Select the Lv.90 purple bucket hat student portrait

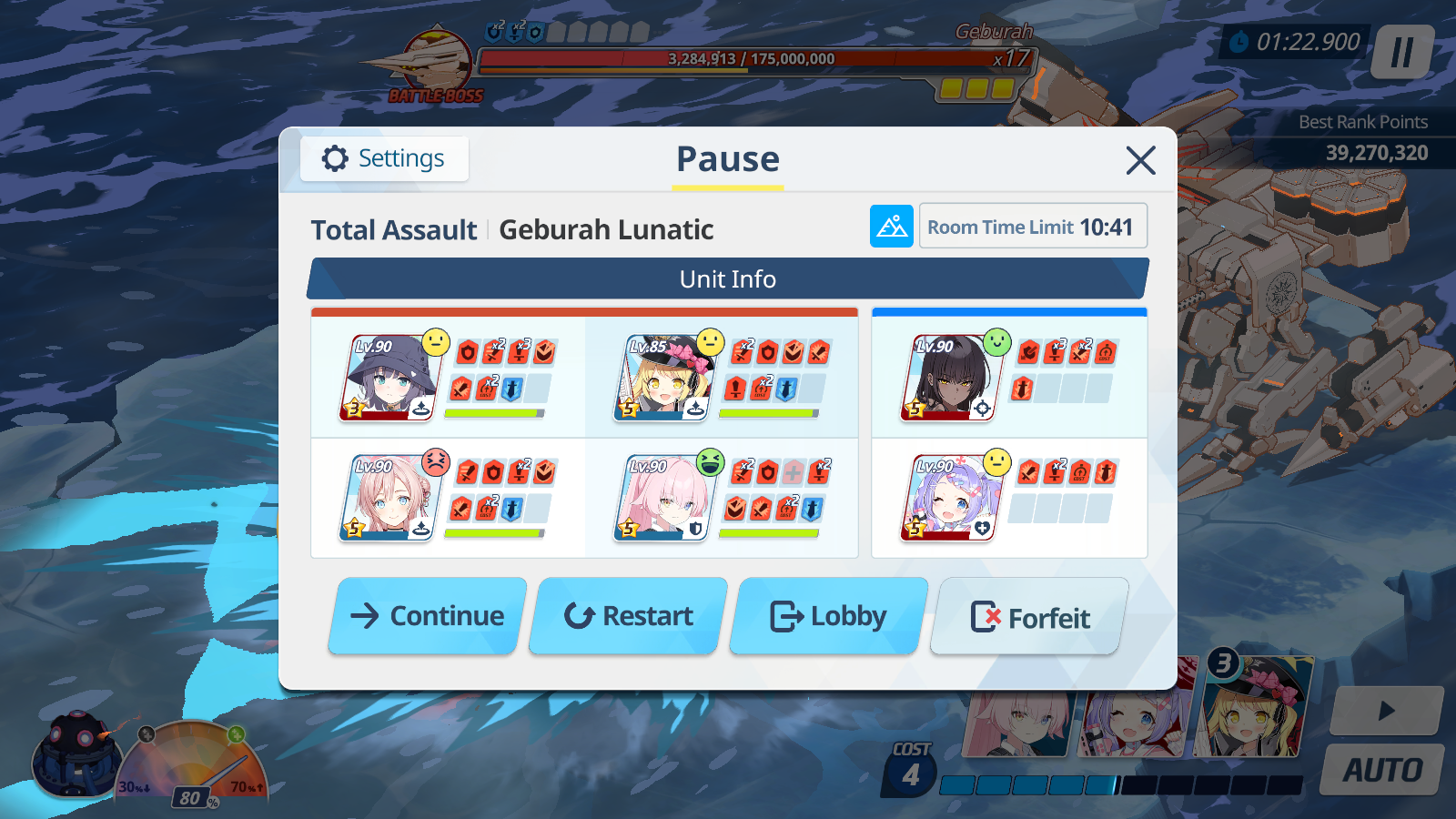click(389, 378)
